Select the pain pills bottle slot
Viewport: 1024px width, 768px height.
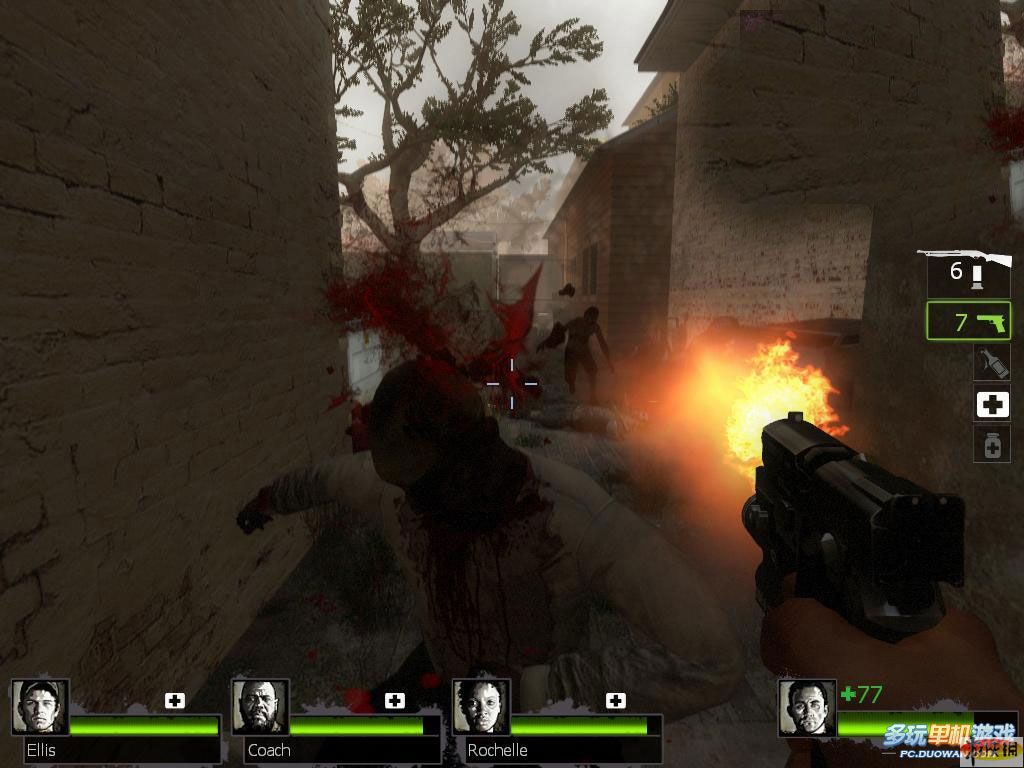[992, 443]
